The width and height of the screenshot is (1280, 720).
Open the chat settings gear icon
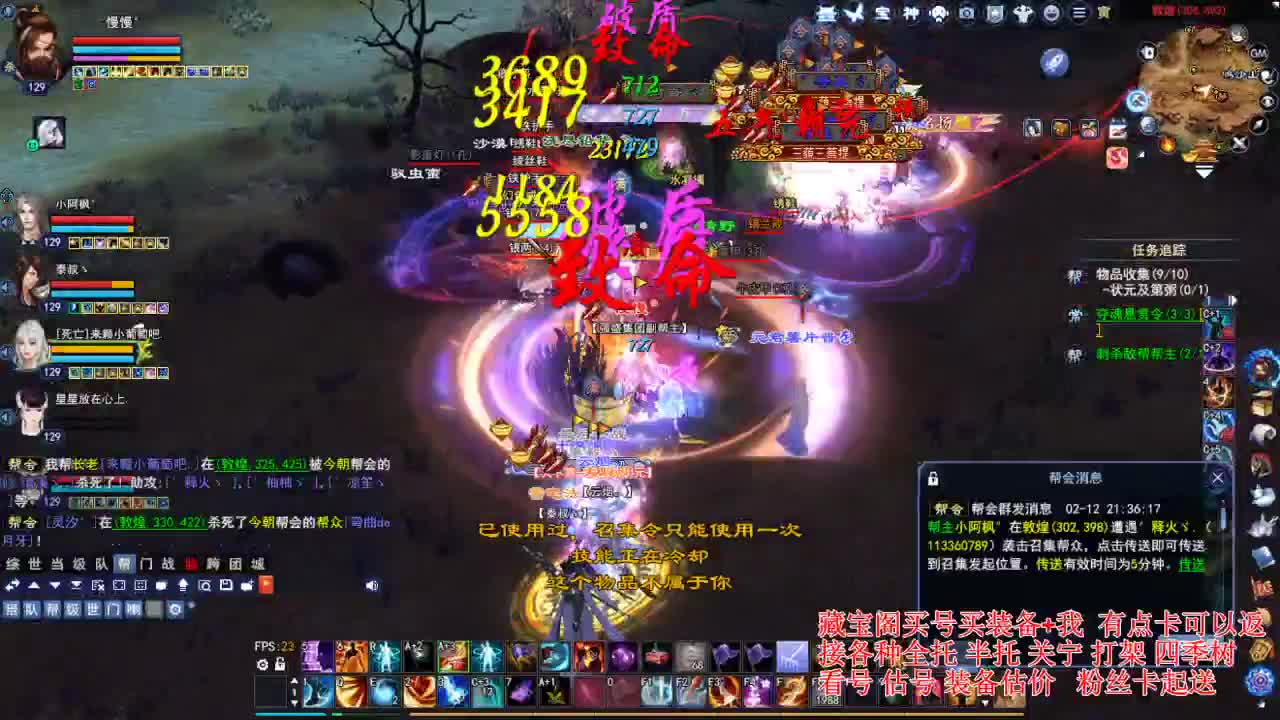click(x=175, y=610)
